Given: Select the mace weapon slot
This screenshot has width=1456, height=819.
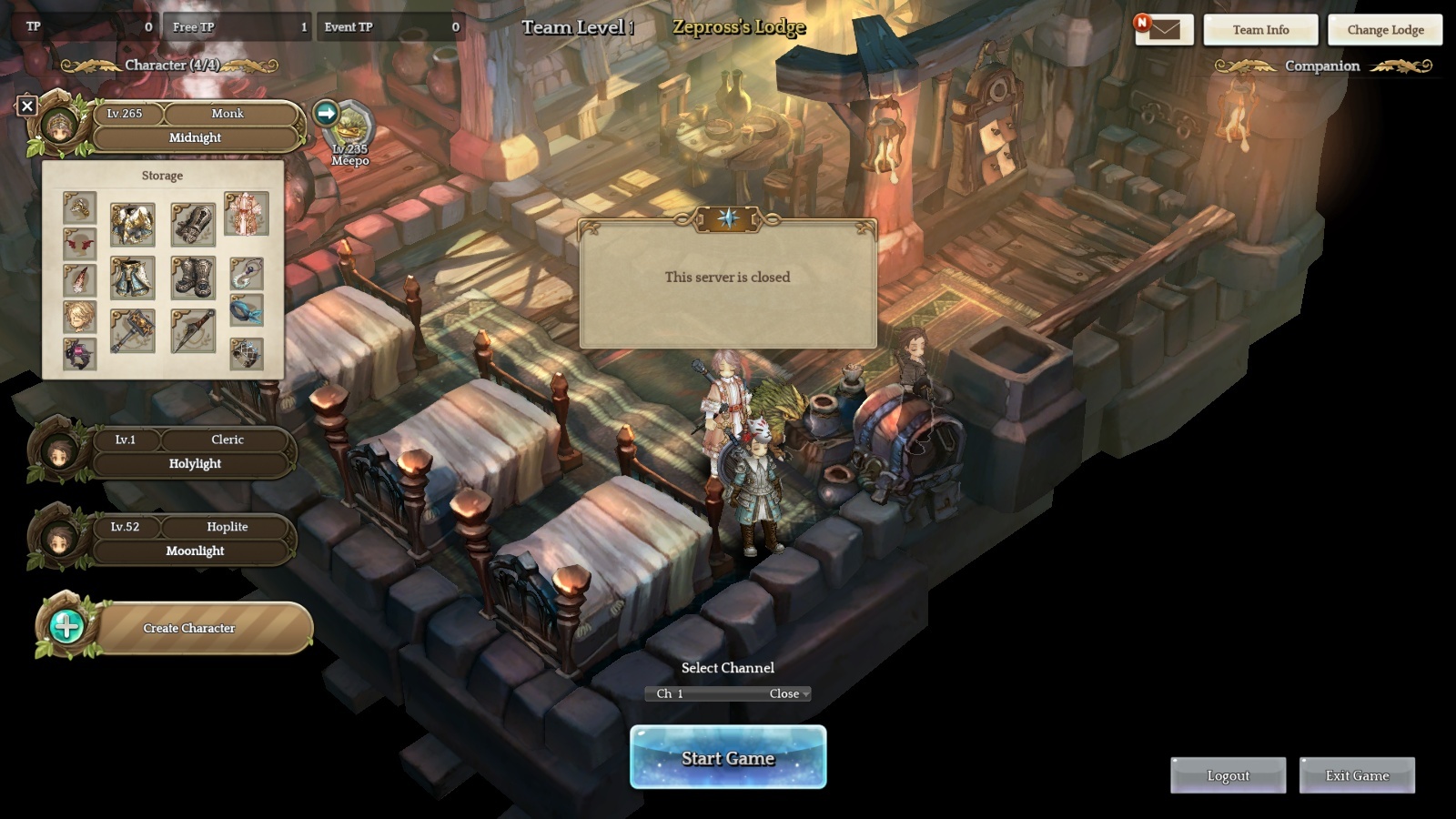Looking at the screenshot, I should tap(133, 330).
